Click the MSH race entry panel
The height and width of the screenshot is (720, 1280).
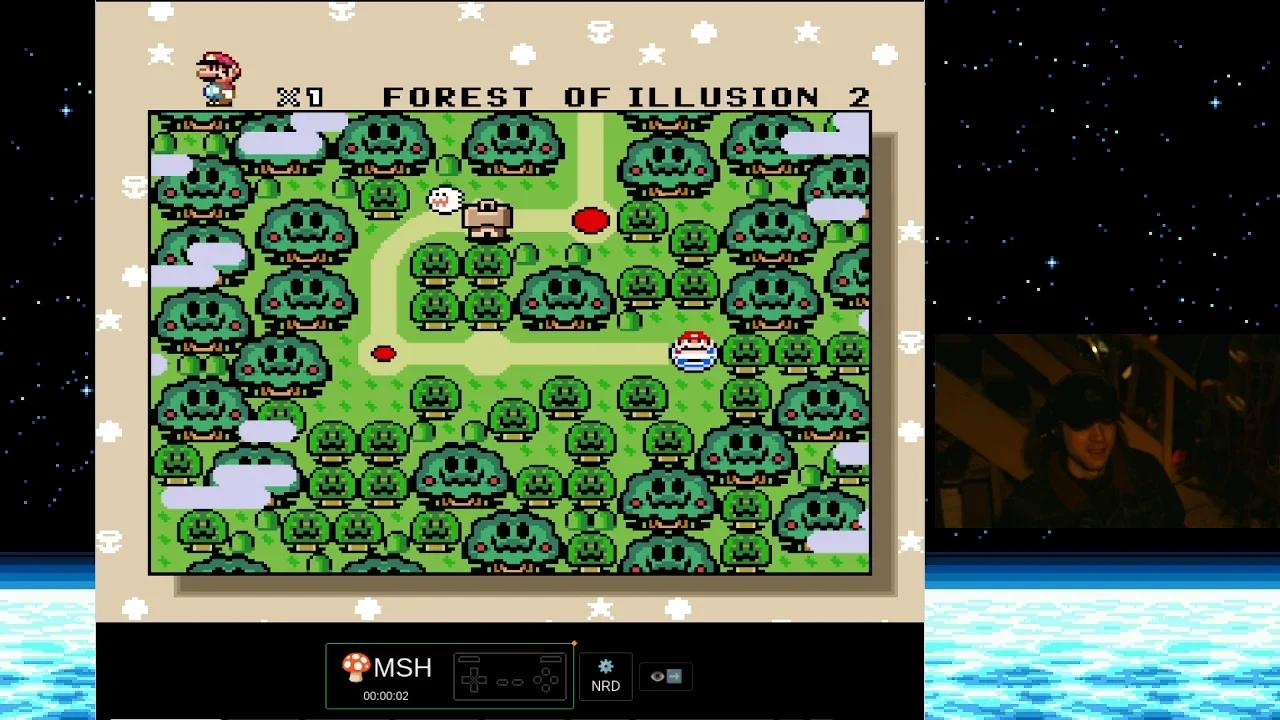(448, 676)
